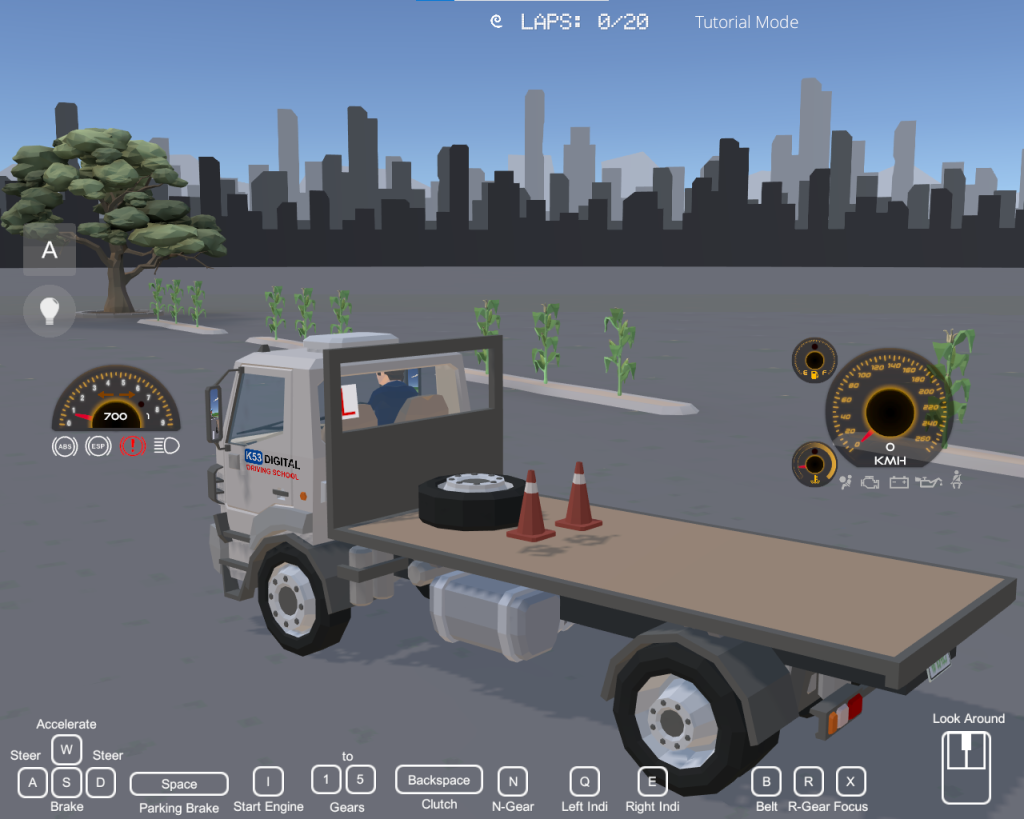Click the "A" transmission mode button
Viewport: 1024px width, 819px height.
coord(50,250)
